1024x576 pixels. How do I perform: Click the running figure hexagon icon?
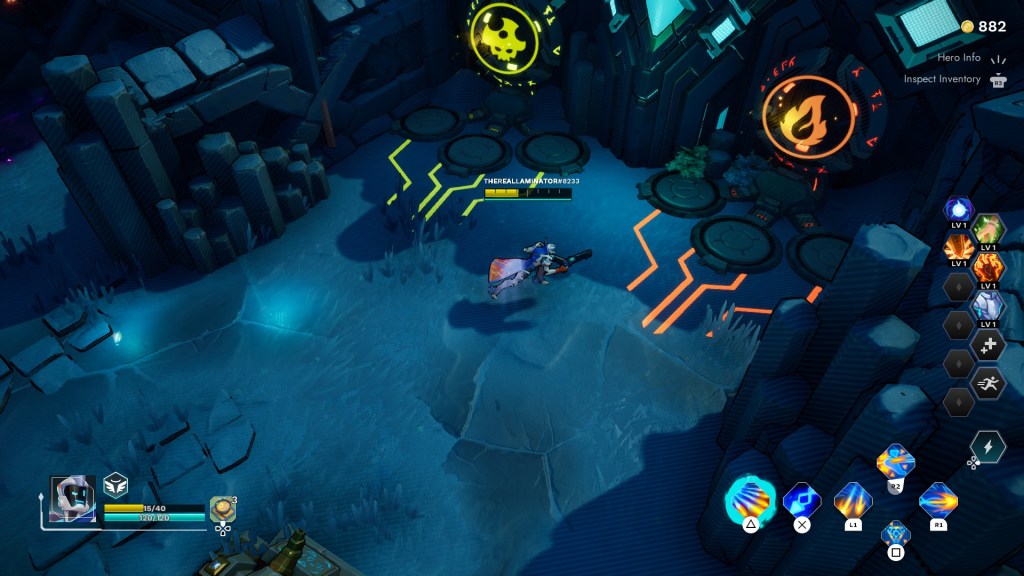pos(988,383)
